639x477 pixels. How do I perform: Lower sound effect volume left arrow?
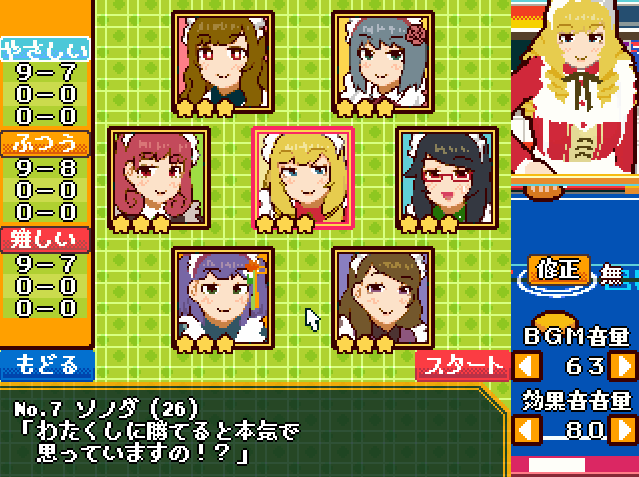527,431
